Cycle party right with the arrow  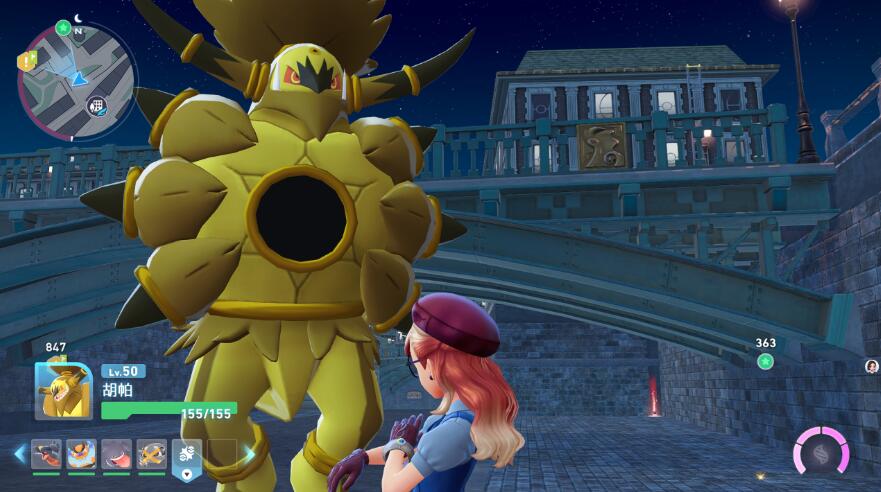(249, 454)
